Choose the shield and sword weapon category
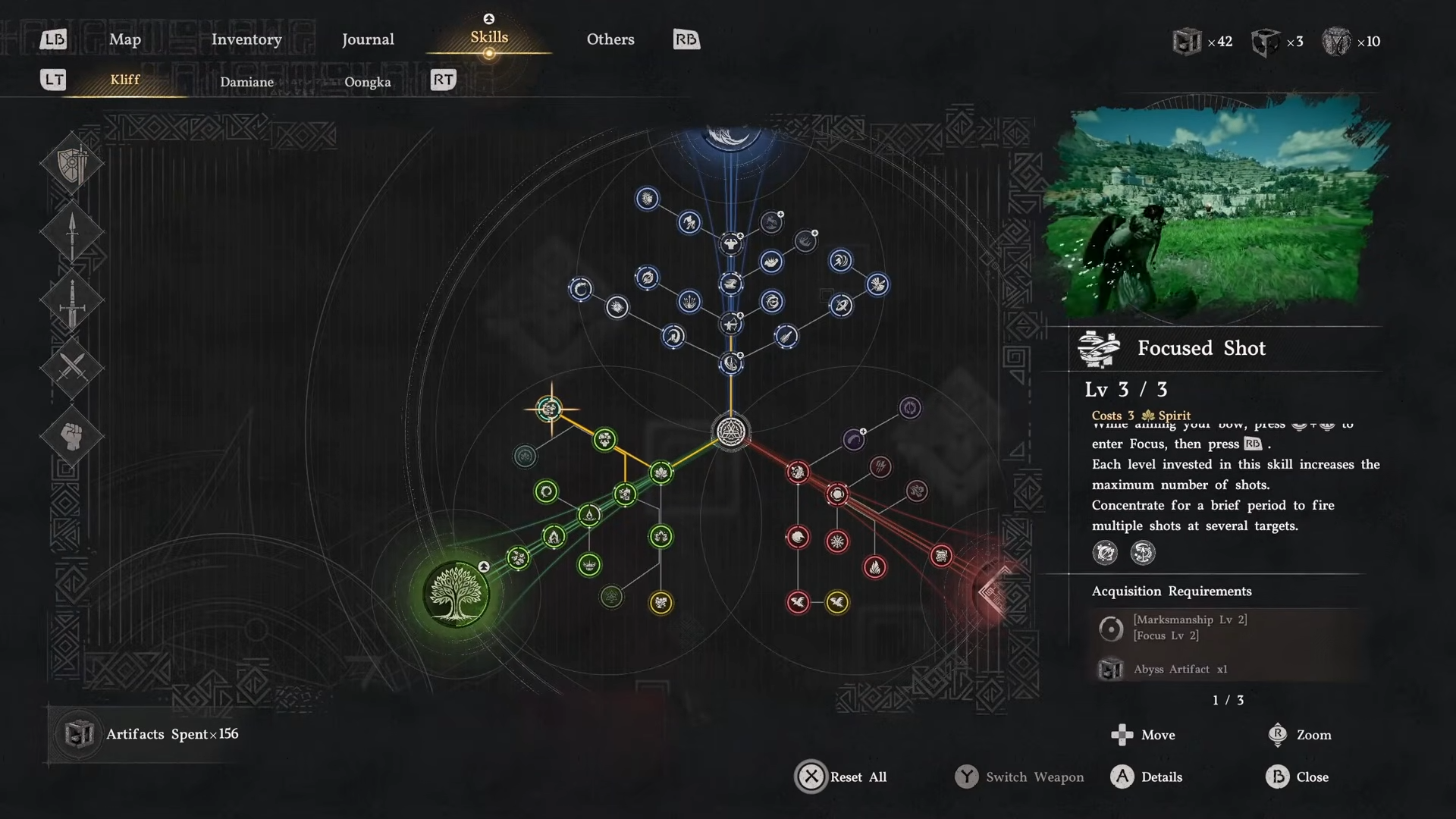This screenshot has width=1456, height=819. pos(72,164)
